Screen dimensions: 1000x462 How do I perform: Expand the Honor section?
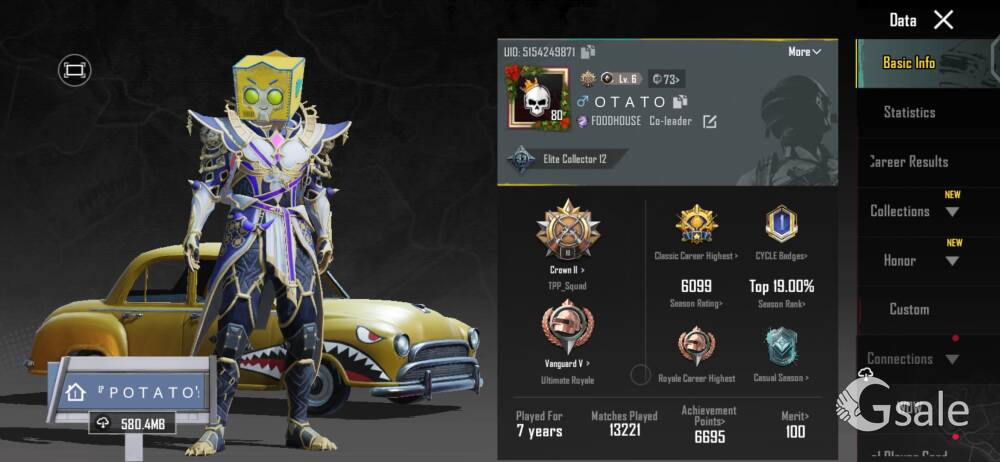(912, 260)
